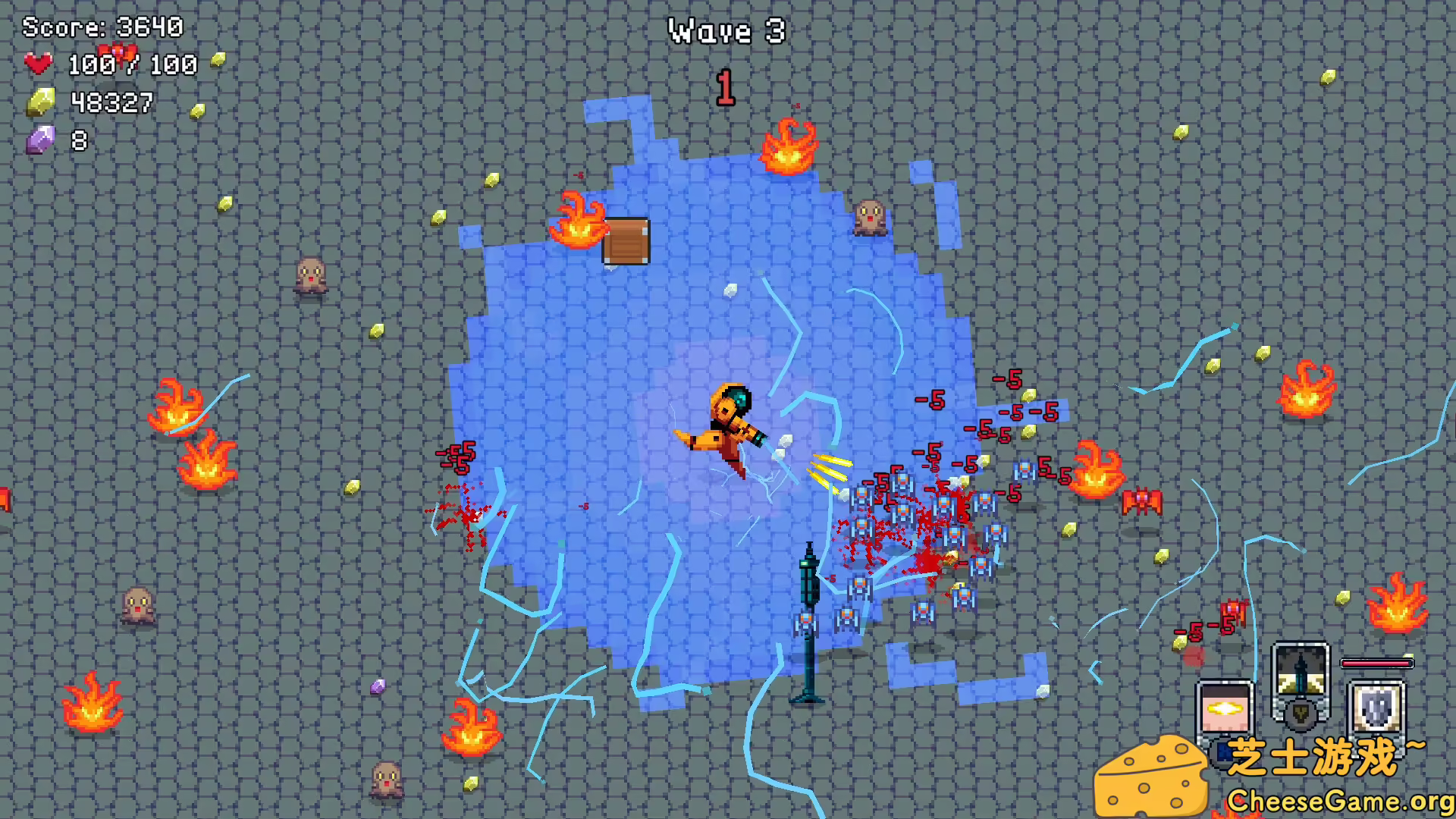This screenshot has height=819, width=1456.
Task: Toggle the sword slot's shield emblem
Action: tap(1300, 714)
